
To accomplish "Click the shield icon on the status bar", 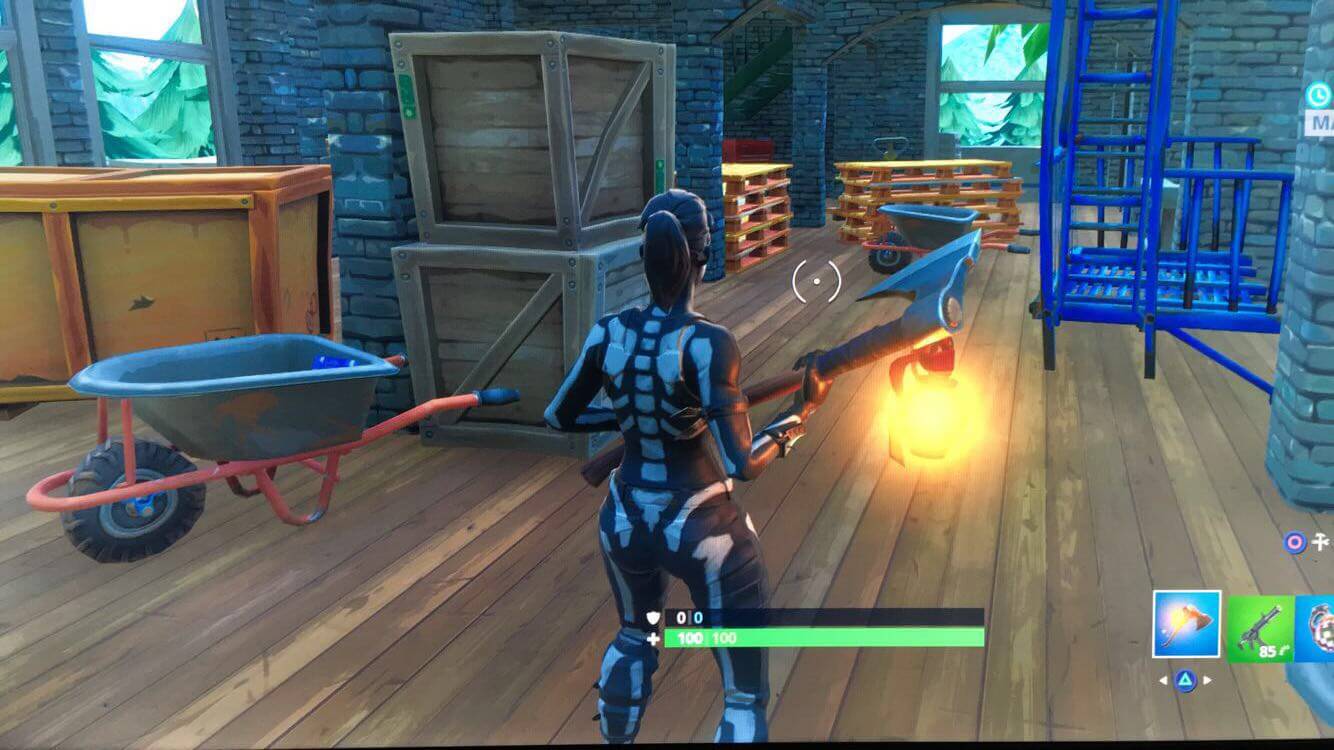I will (x=652, y=617).
